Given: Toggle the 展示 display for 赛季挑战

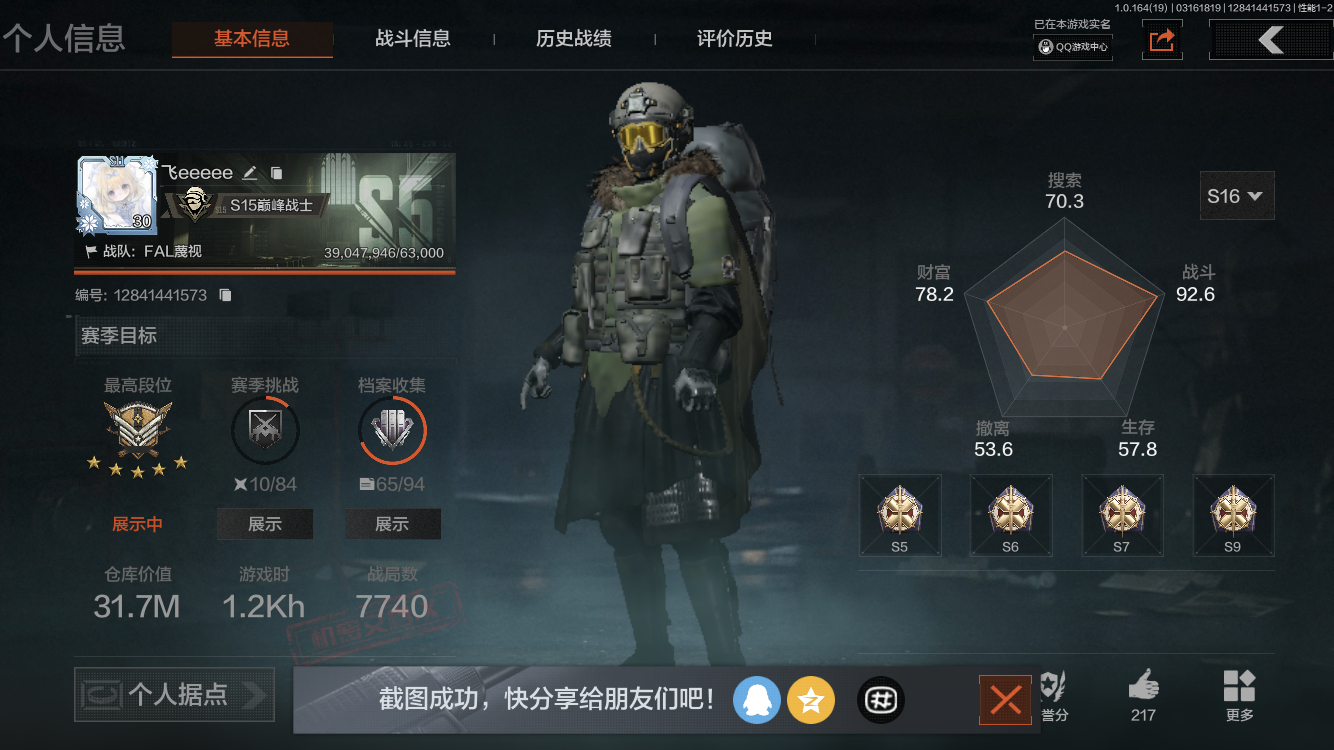Looking at the screenshot, I should 265,523.
